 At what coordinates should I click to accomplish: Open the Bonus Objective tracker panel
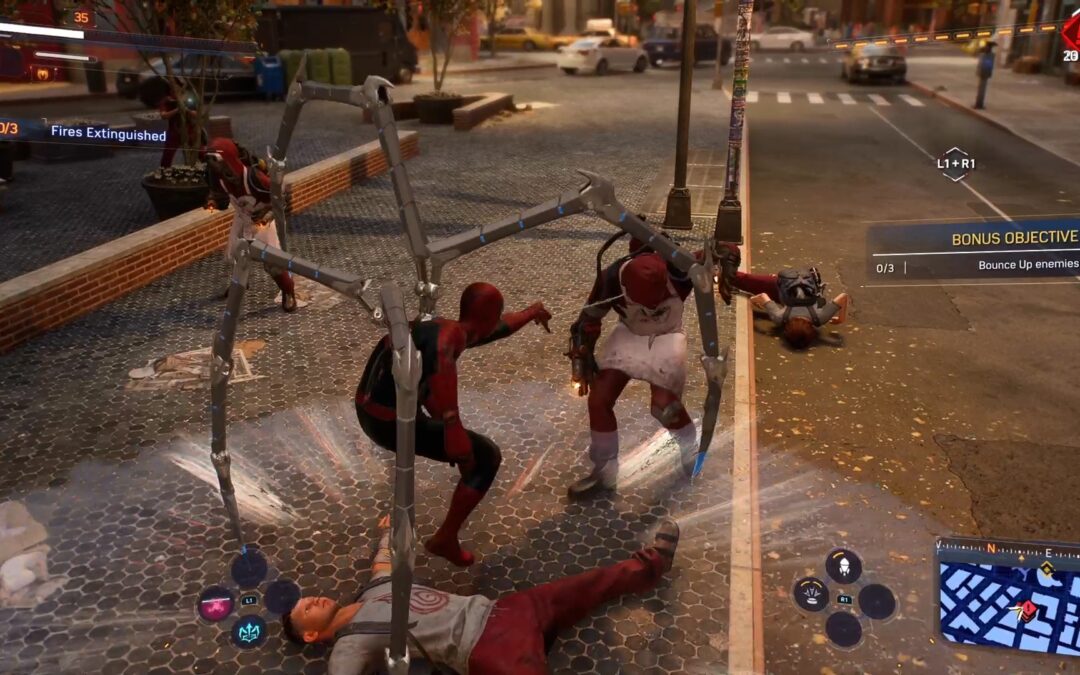point(974,250)
